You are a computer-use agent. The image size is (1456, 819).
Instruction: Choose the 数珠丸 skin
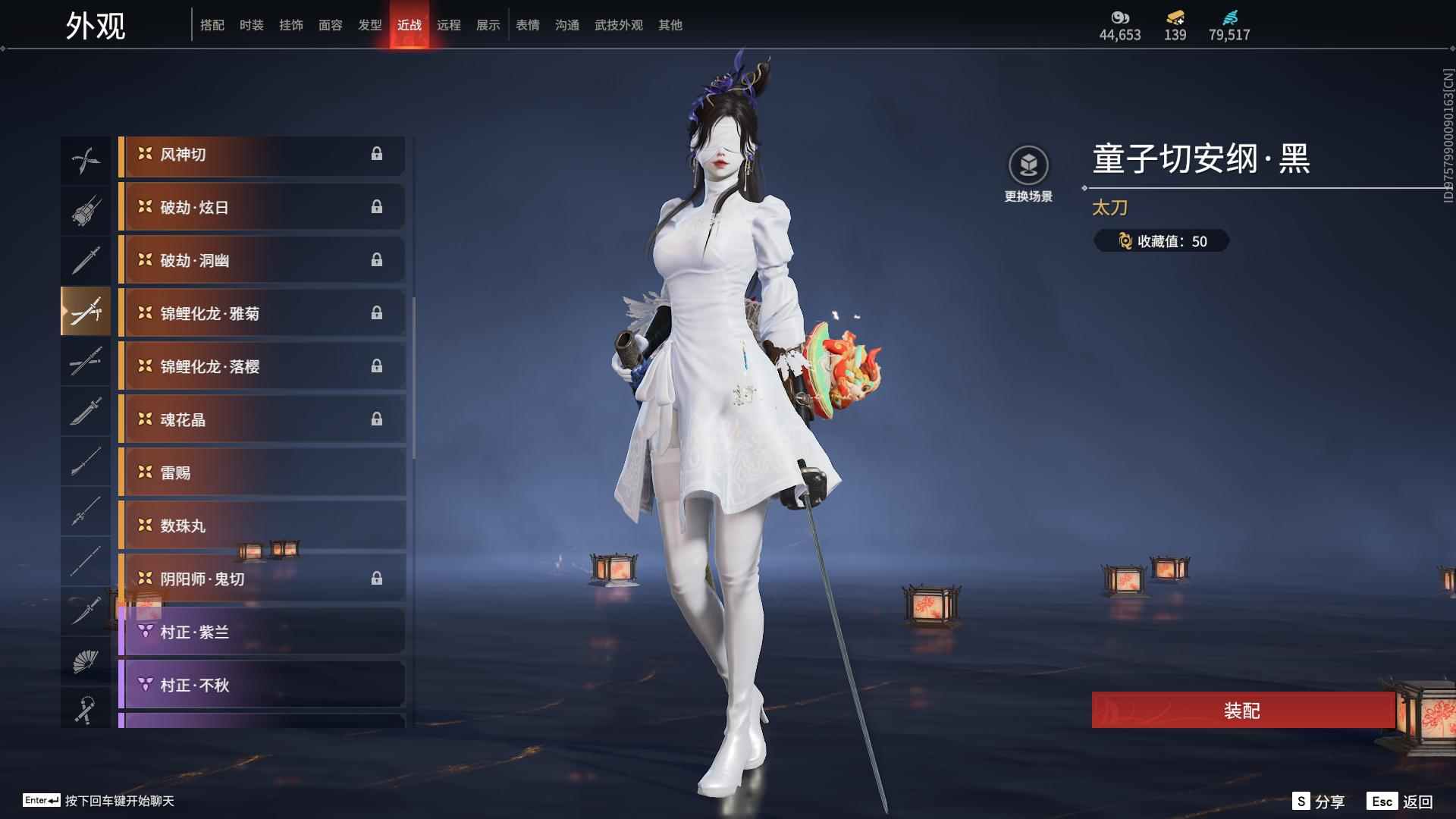262,526
